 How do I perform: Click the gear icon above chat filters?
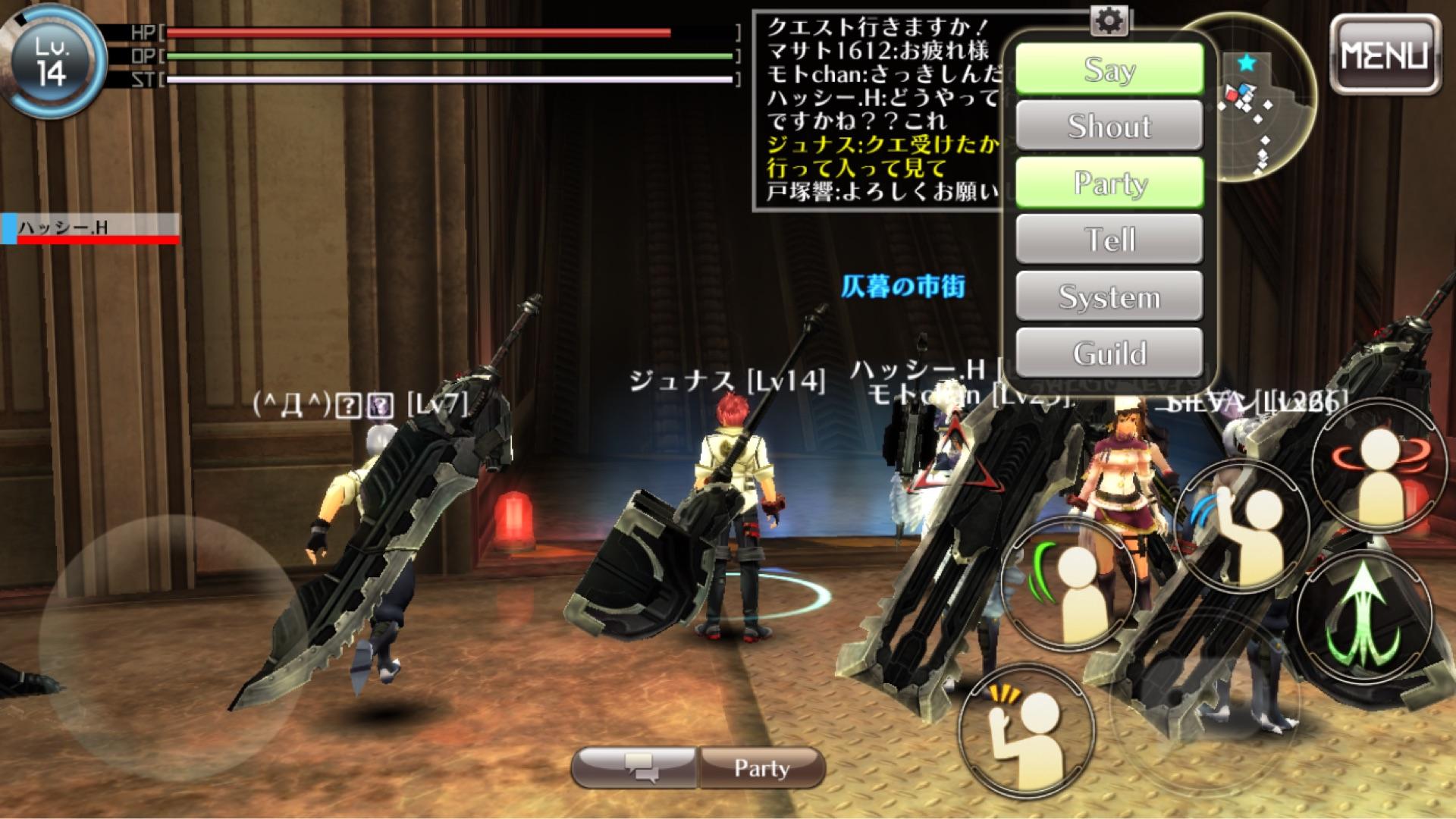(1109, 22)
